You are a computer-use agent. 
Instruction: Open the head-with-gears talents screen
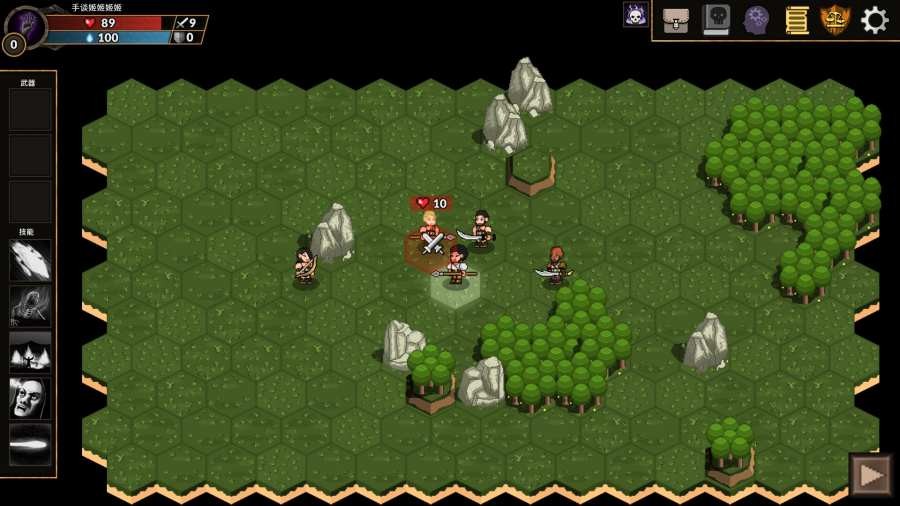[x=756, y=20]
